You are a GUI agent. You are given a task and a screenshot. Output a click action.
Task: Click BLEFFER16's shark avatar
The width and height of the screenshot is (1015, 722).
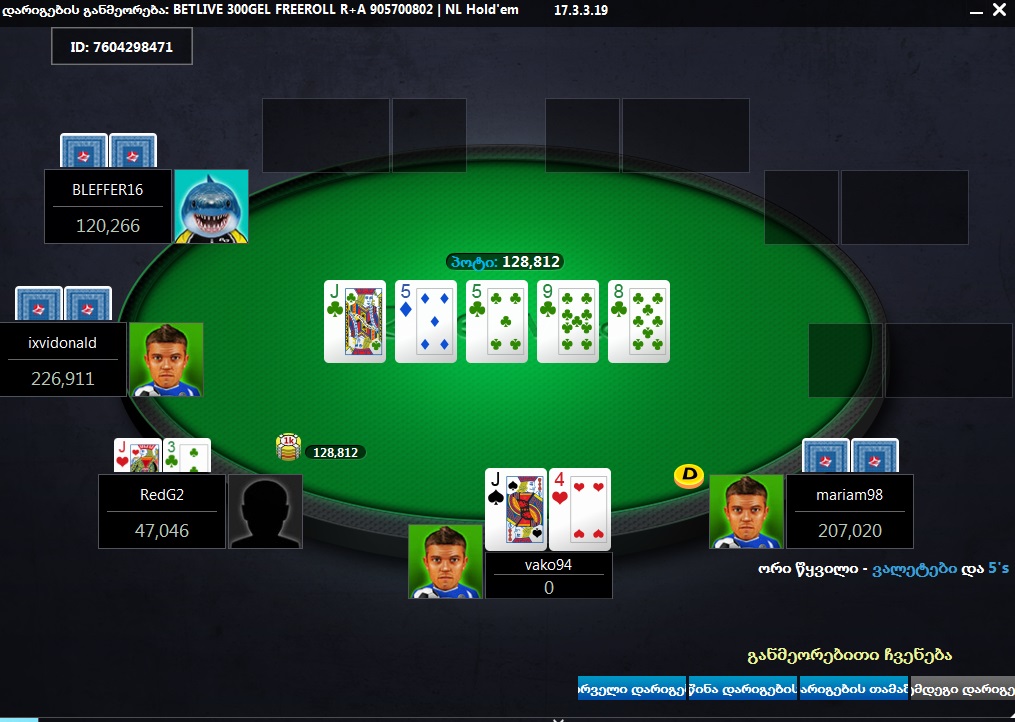[x=211, y=206]
